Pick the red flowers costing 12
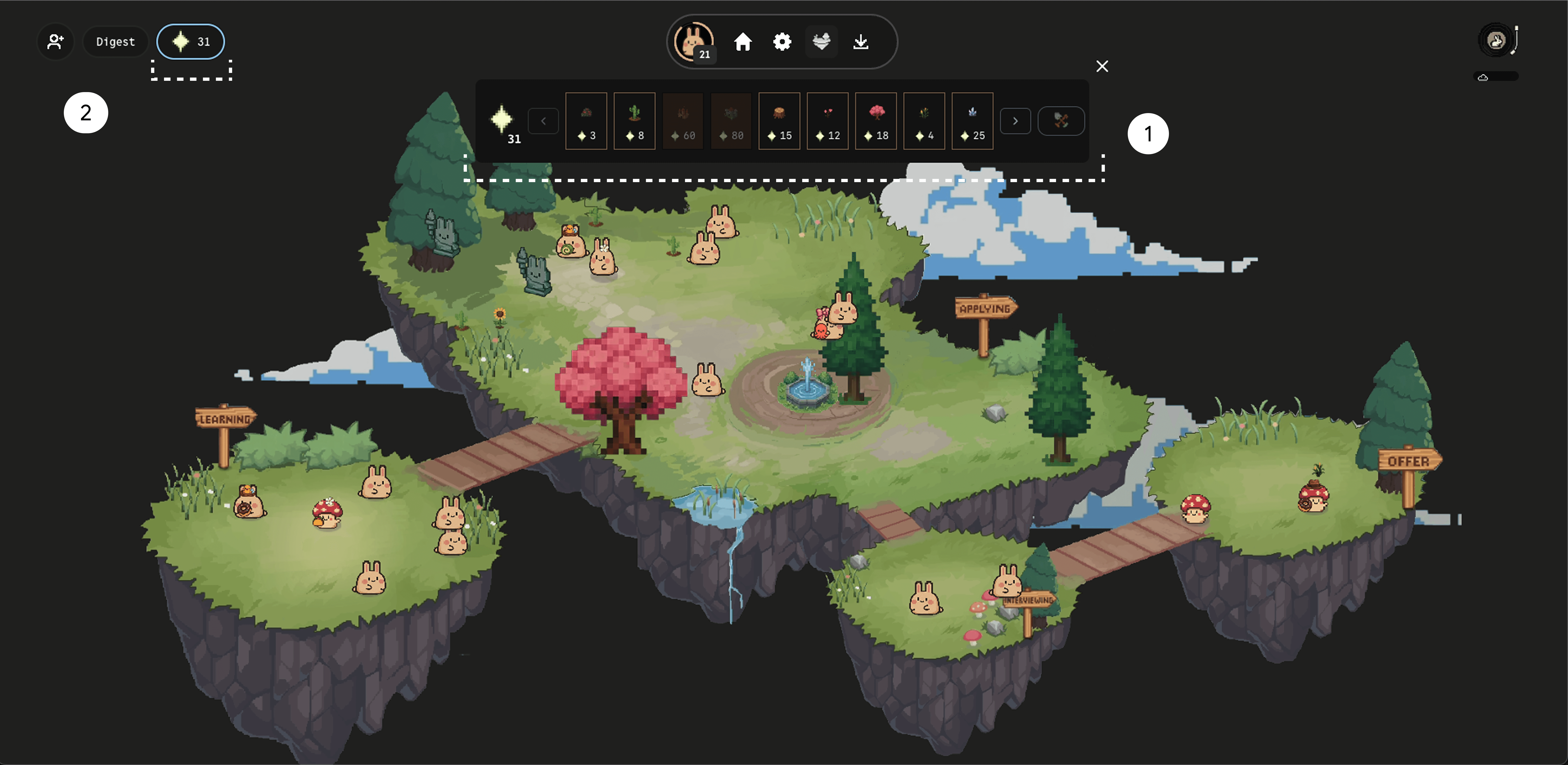Viewport: 1568px width, 765px height. coord(827,121)
